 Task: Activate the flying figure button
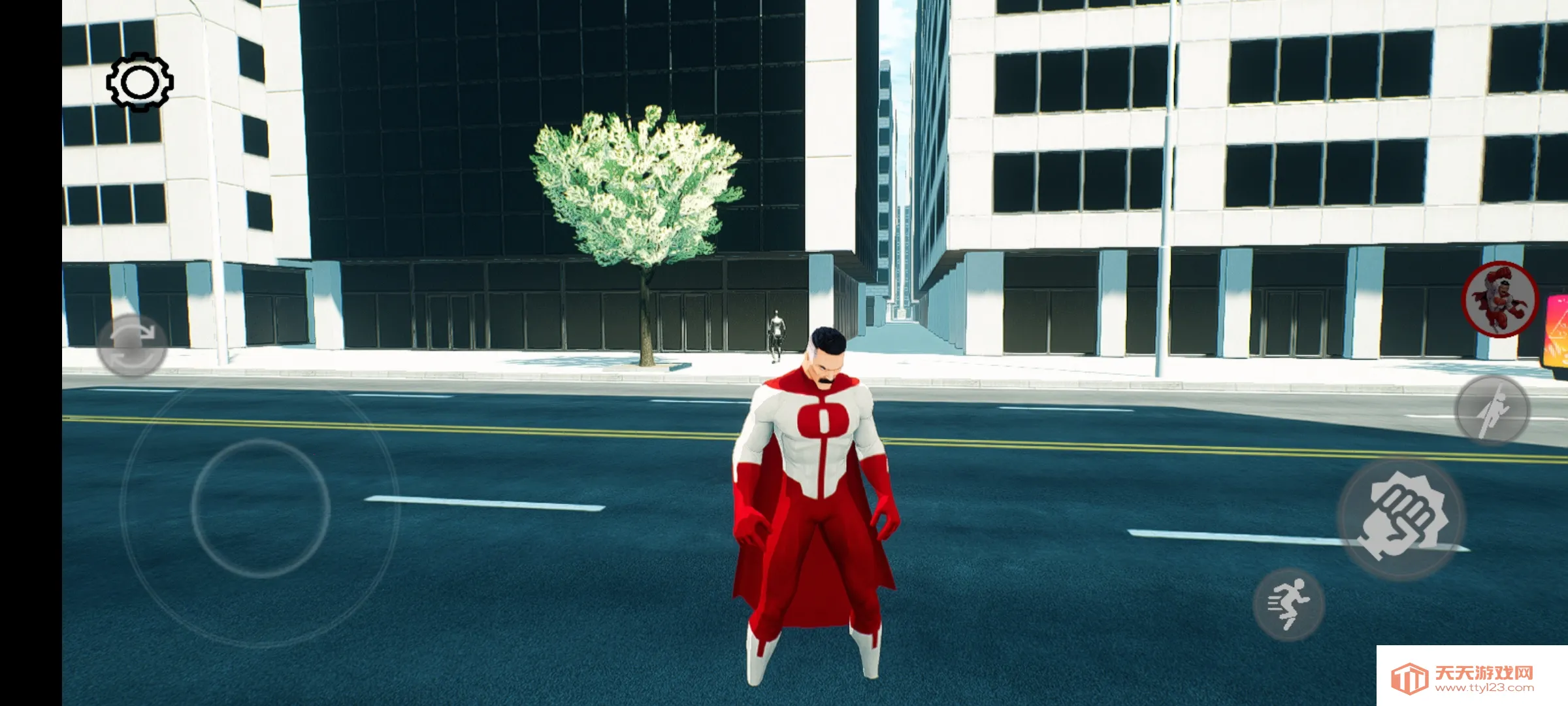coord(1492,410)
